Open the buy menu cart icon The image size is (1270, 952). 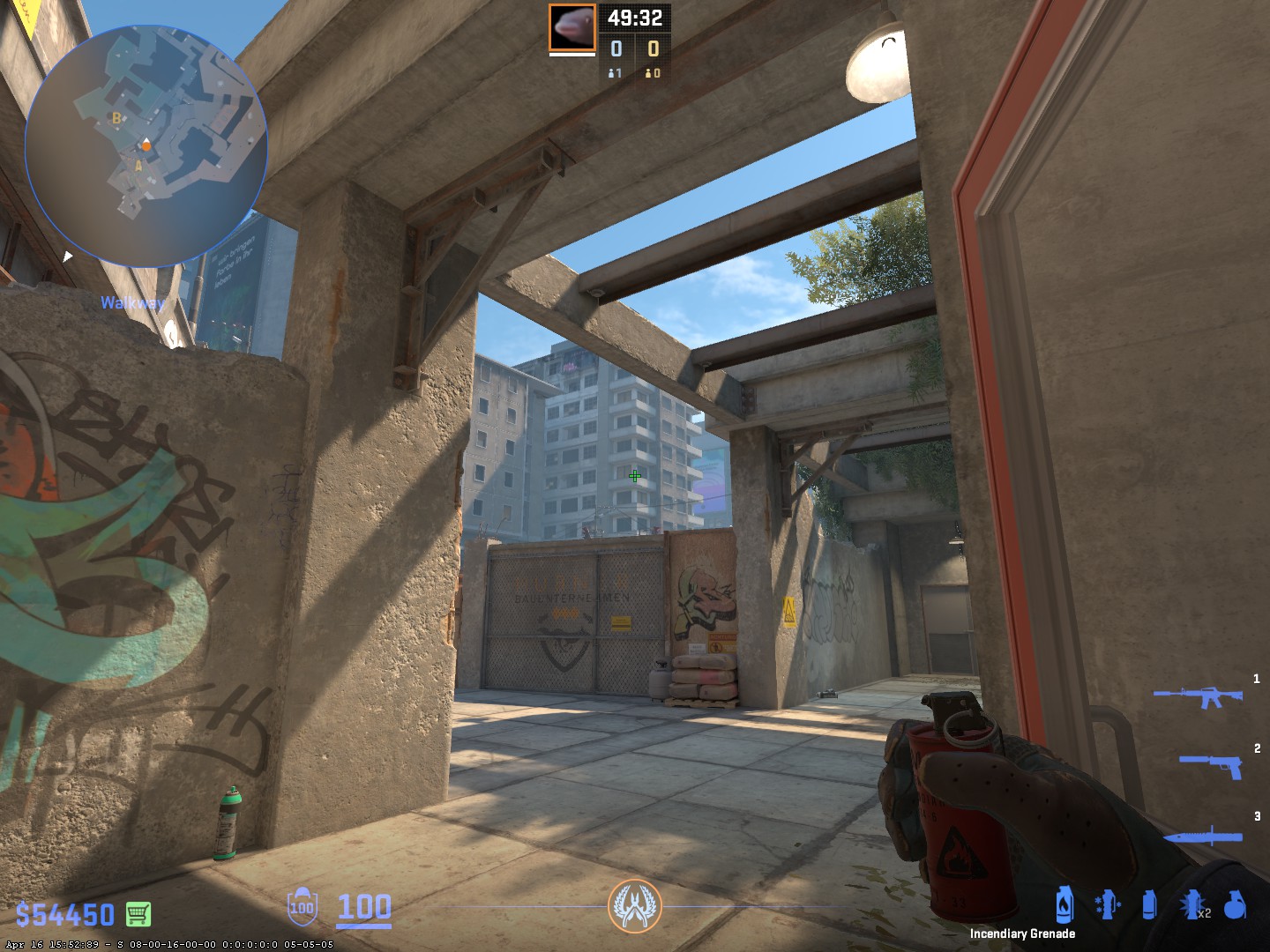click(x=138, y=914)
